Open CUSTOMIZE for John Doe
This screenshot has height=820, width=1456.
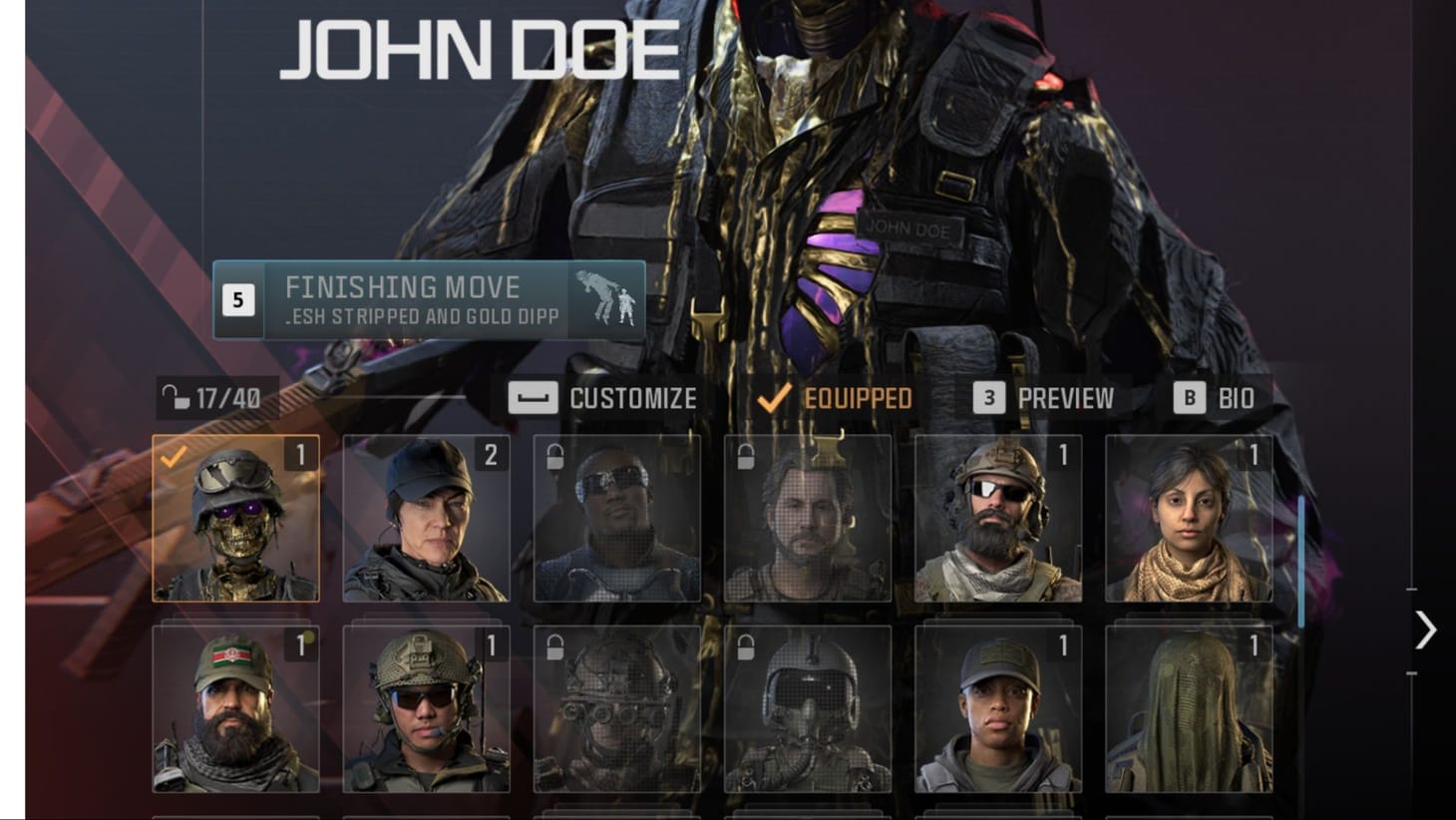point(632,398)
